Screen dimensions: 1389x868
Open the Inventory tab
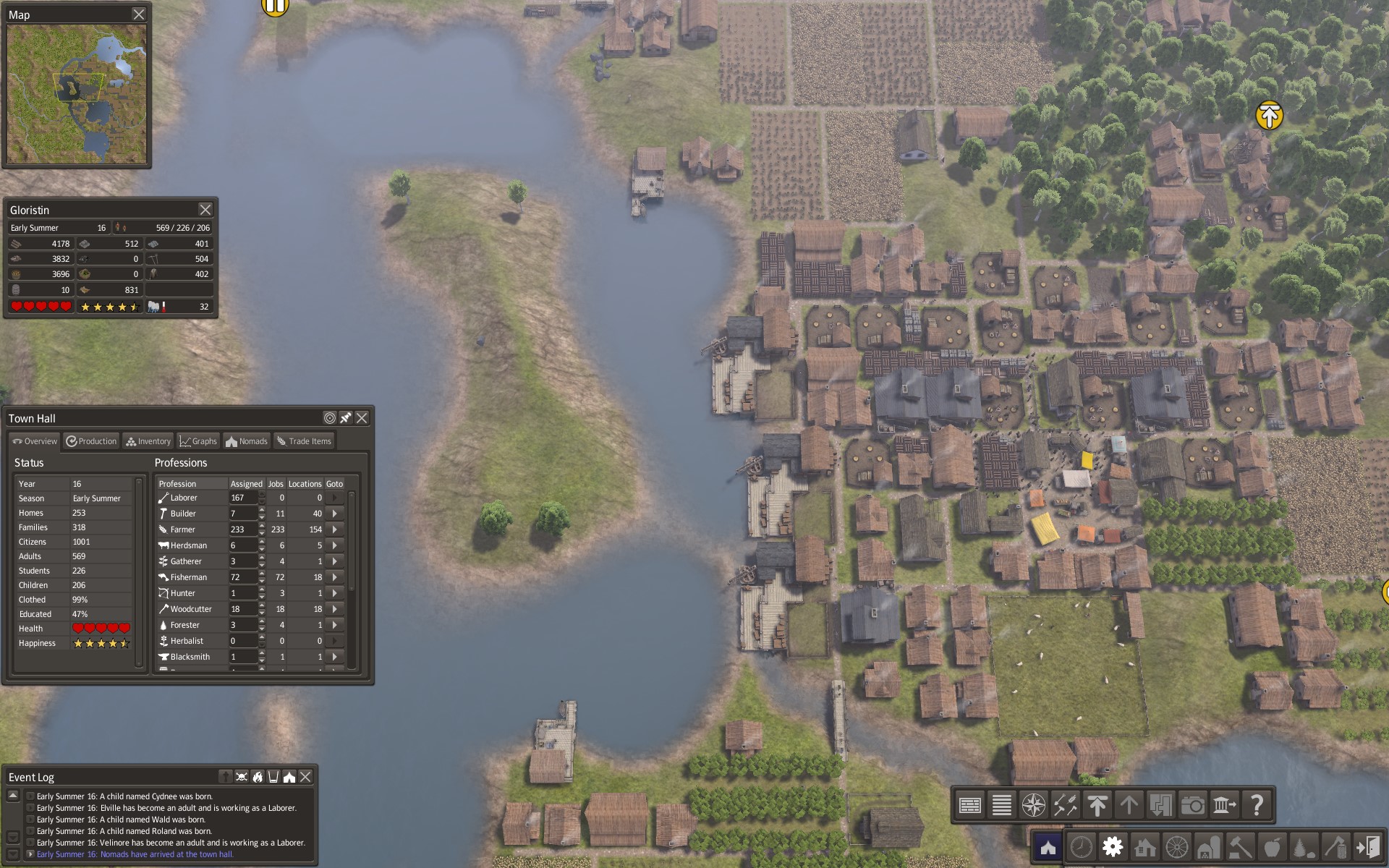[x=148, y=441]
